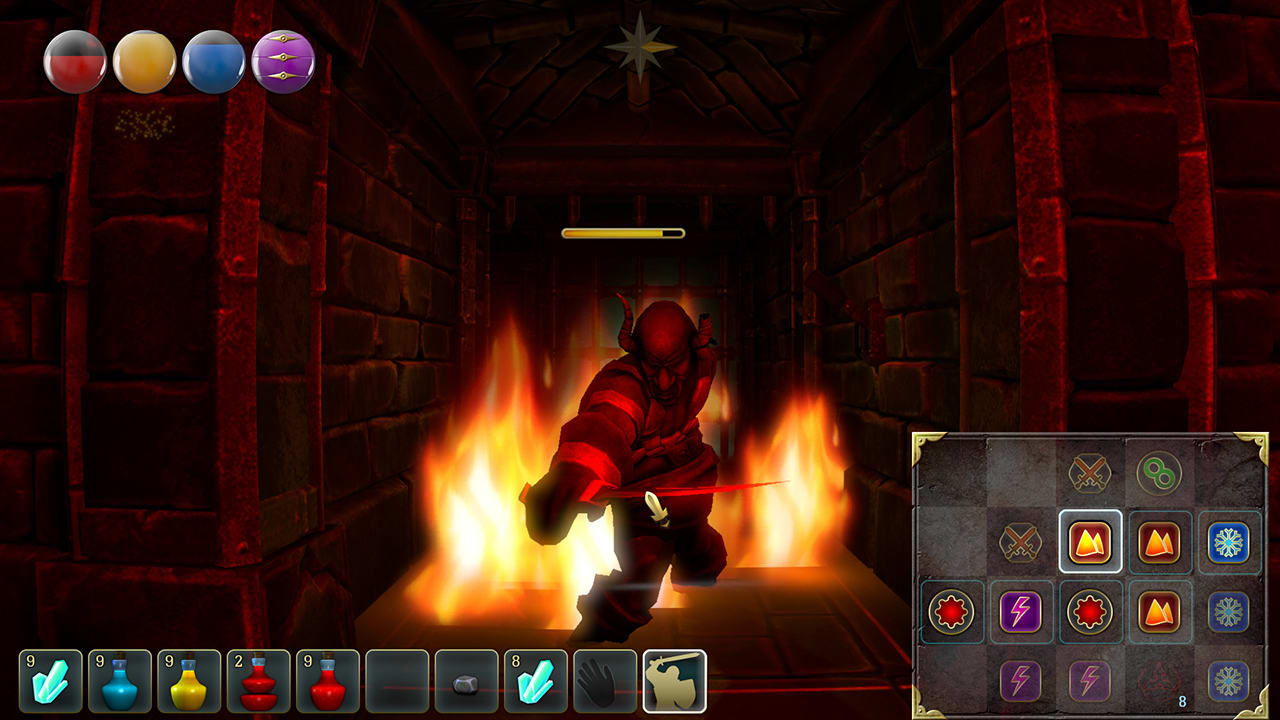The height and width of the screenshot is (720, 1280).
Task: Click the purple shield orb at top left
Action: 283,62
